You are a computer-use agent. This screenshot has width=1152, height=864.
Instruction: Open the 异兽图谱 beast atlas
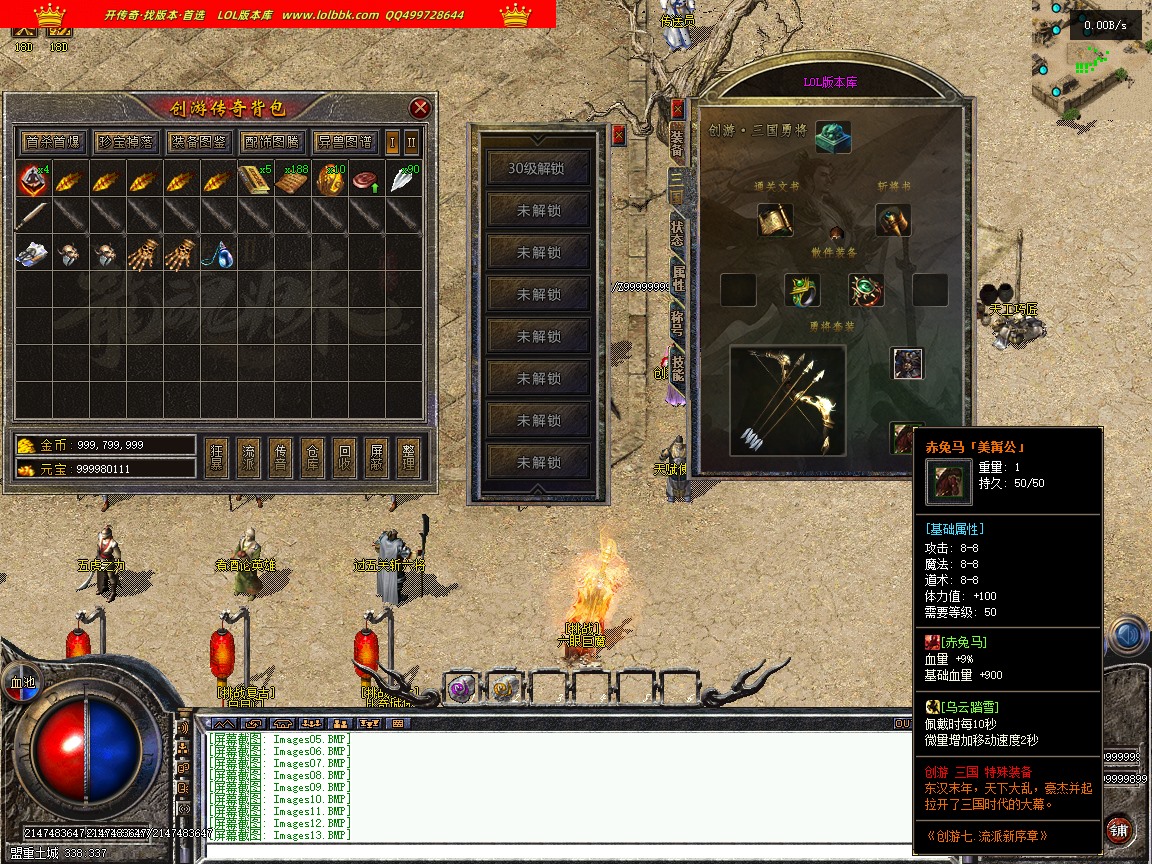[x=344, y=142]
